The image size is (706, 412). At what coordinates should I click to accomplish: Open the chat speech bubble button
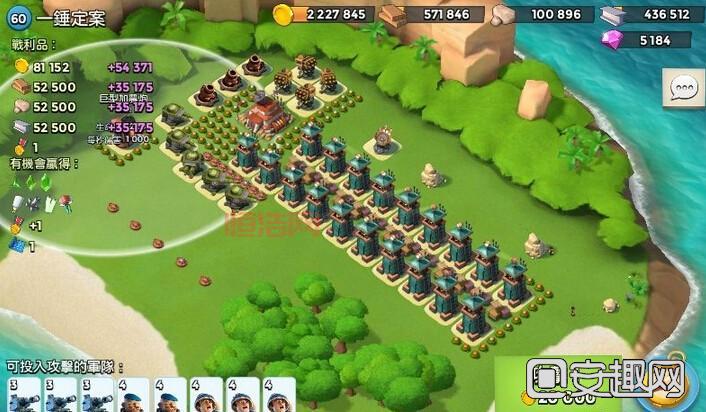pos(685,89)
